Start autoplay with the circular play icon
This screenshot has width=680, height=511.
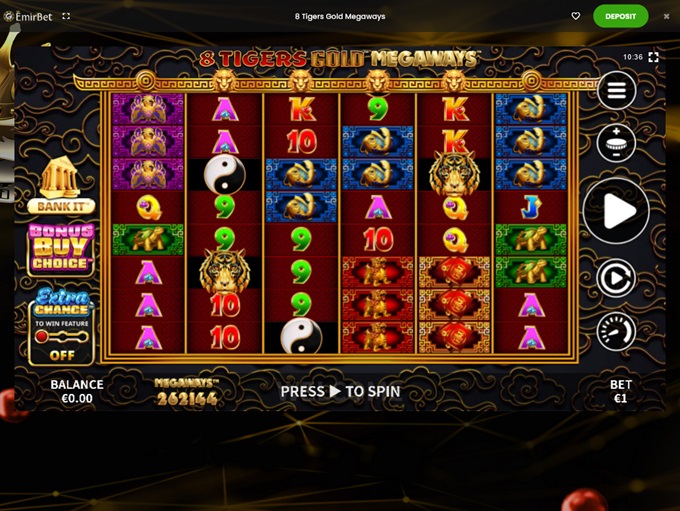point(616,278)
